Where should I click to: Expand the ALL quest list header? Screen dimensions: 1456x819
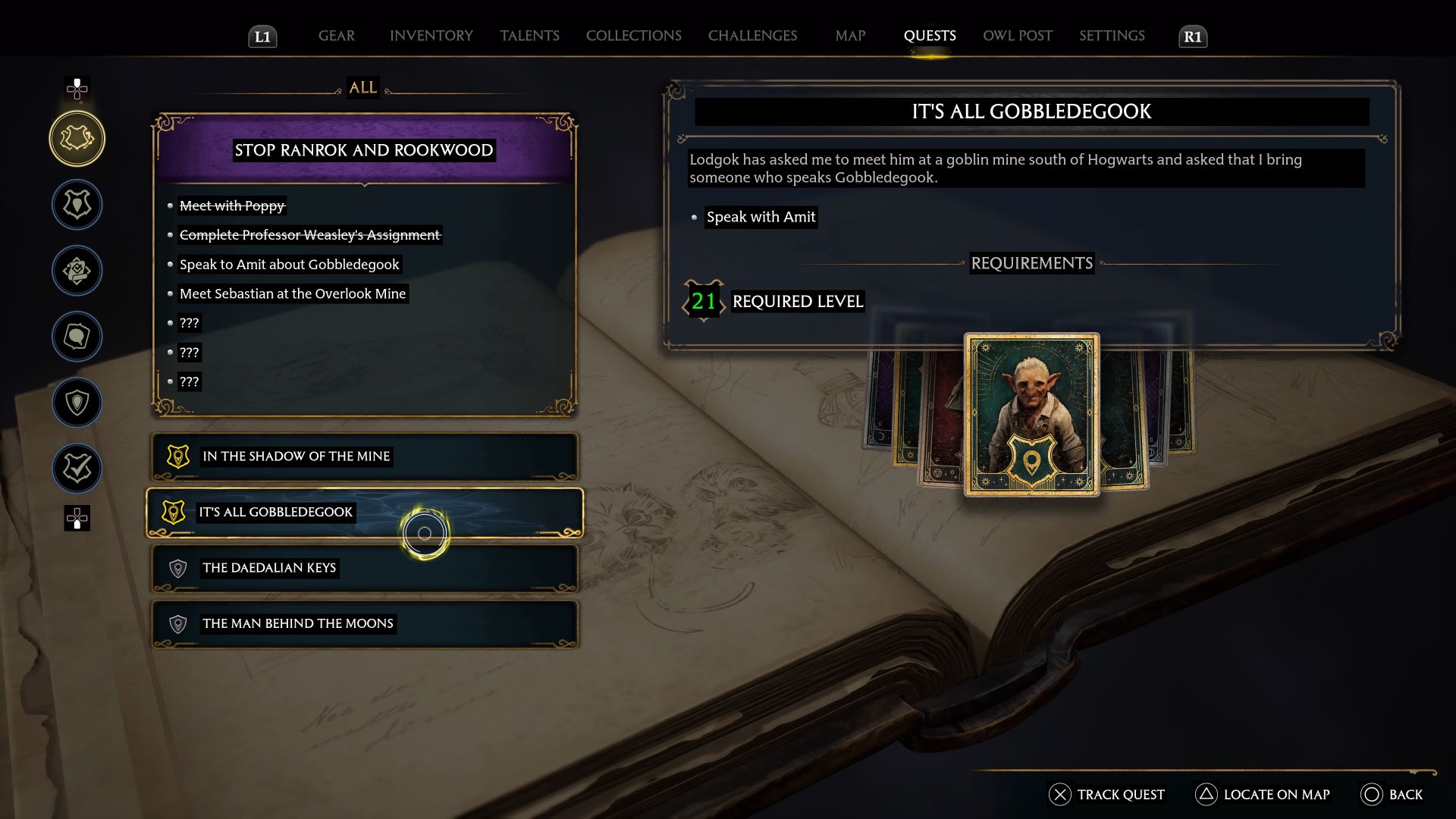coord(362,87)
